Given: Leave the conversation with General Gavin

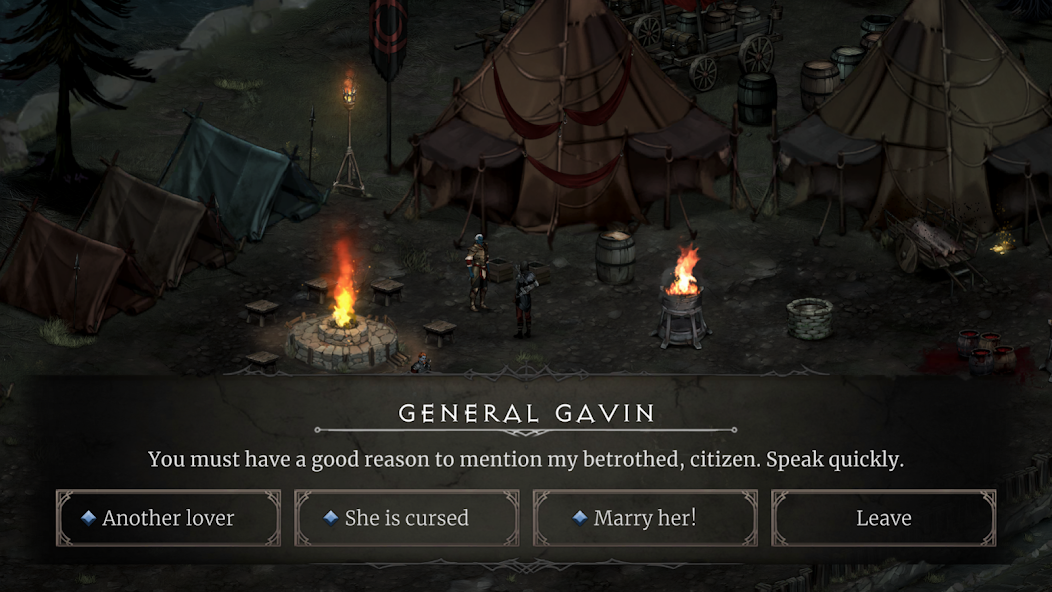Looking at the screenshot, I should [x=883, y=518].
